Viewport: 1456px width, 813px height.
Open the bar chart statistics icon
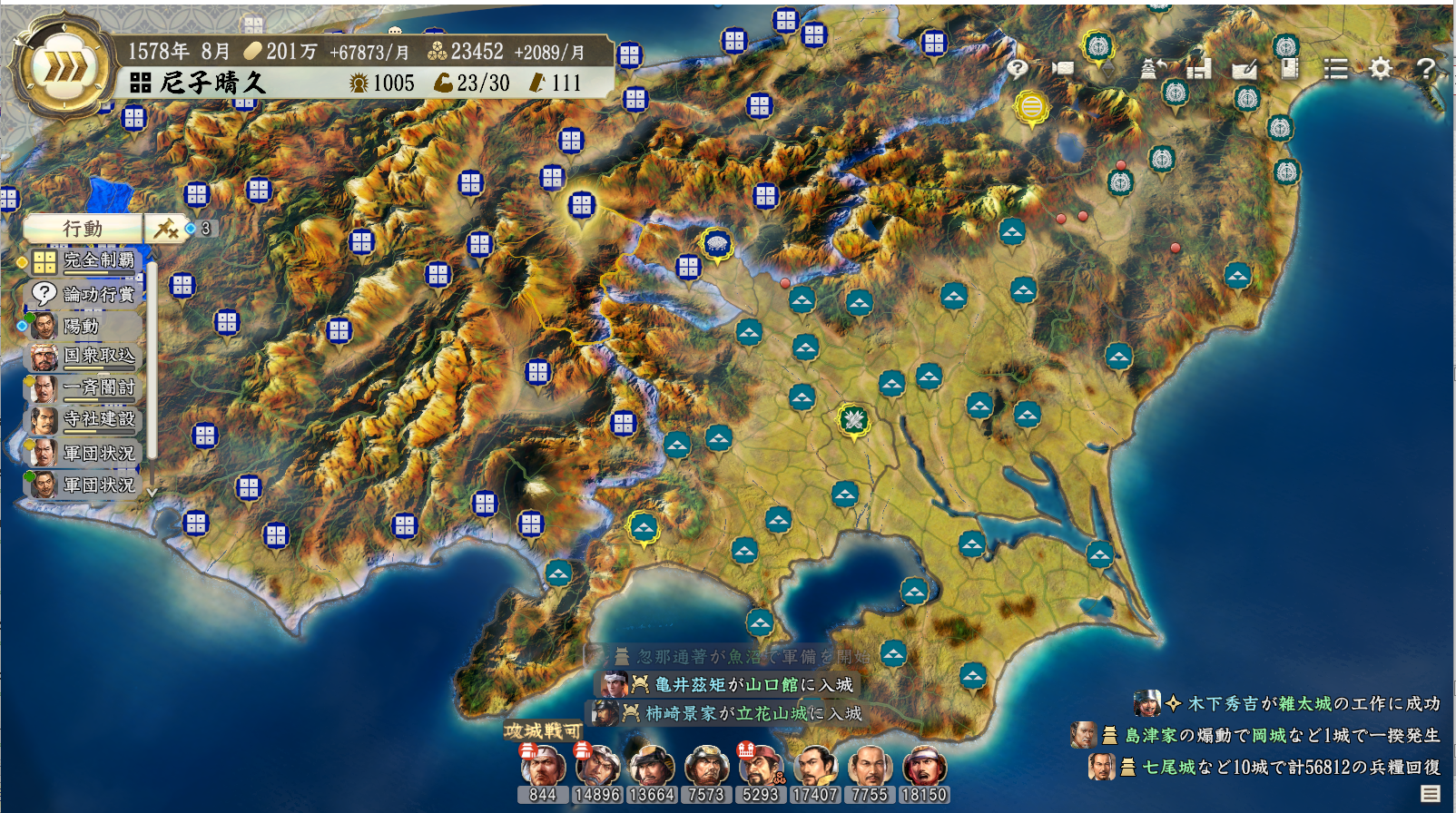point(1199,68)
